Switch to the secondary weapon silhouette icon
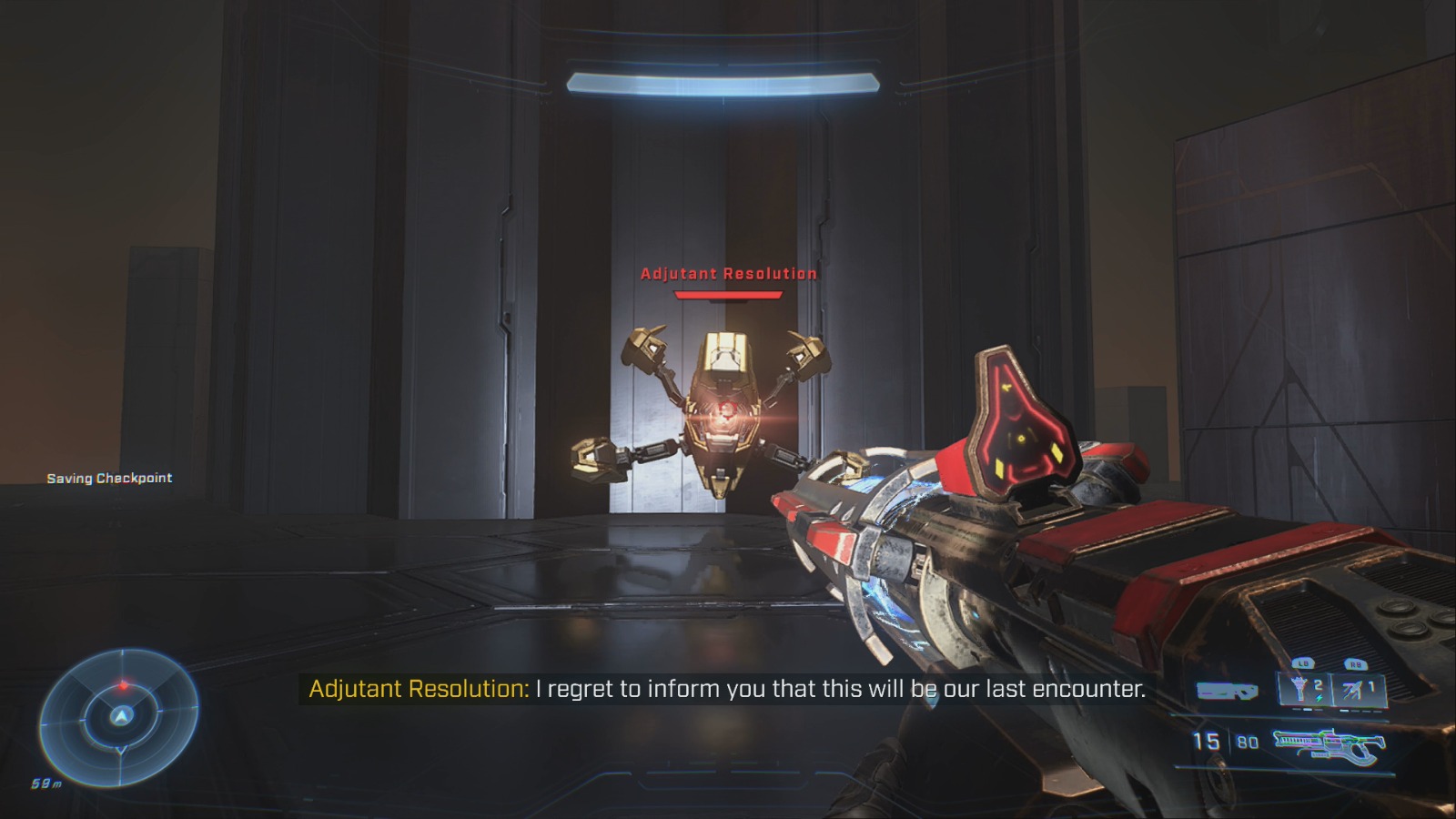1456x819 pixels. coord(1227,693)
